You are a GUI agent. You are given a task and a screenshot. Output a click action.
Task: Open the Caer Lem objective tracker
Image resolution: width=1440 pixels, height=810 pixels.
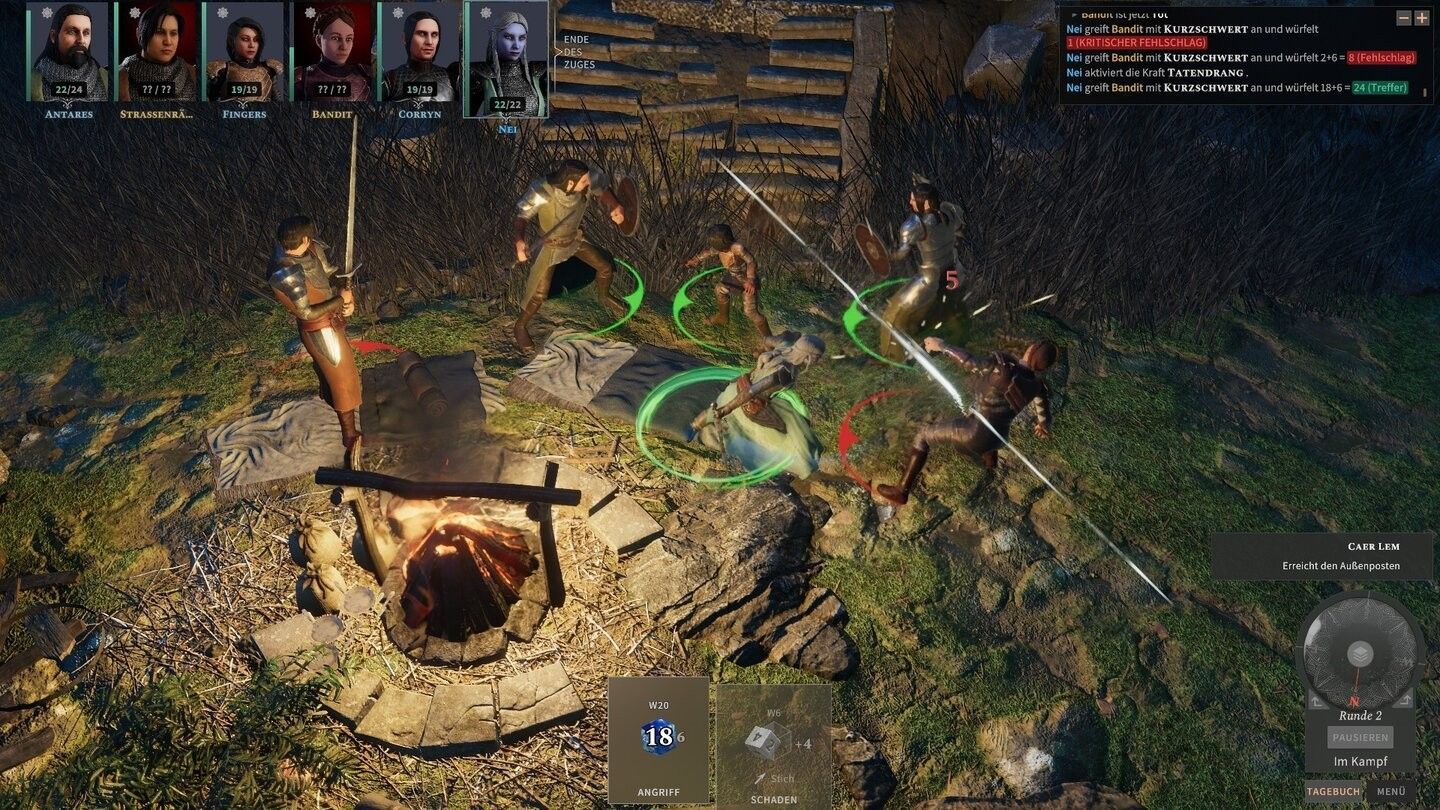click(1321, 556)
